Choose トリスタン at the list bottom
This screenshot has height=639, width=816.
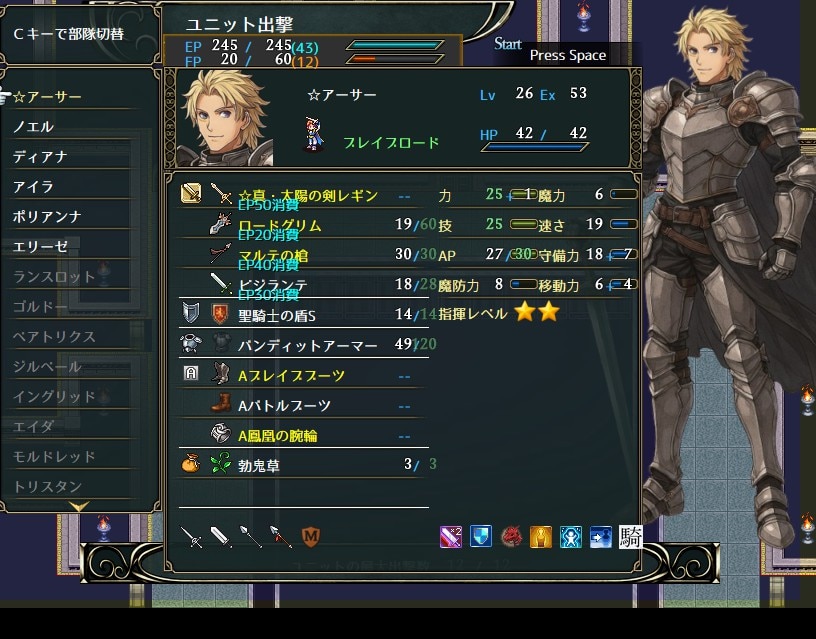point(47,486)
